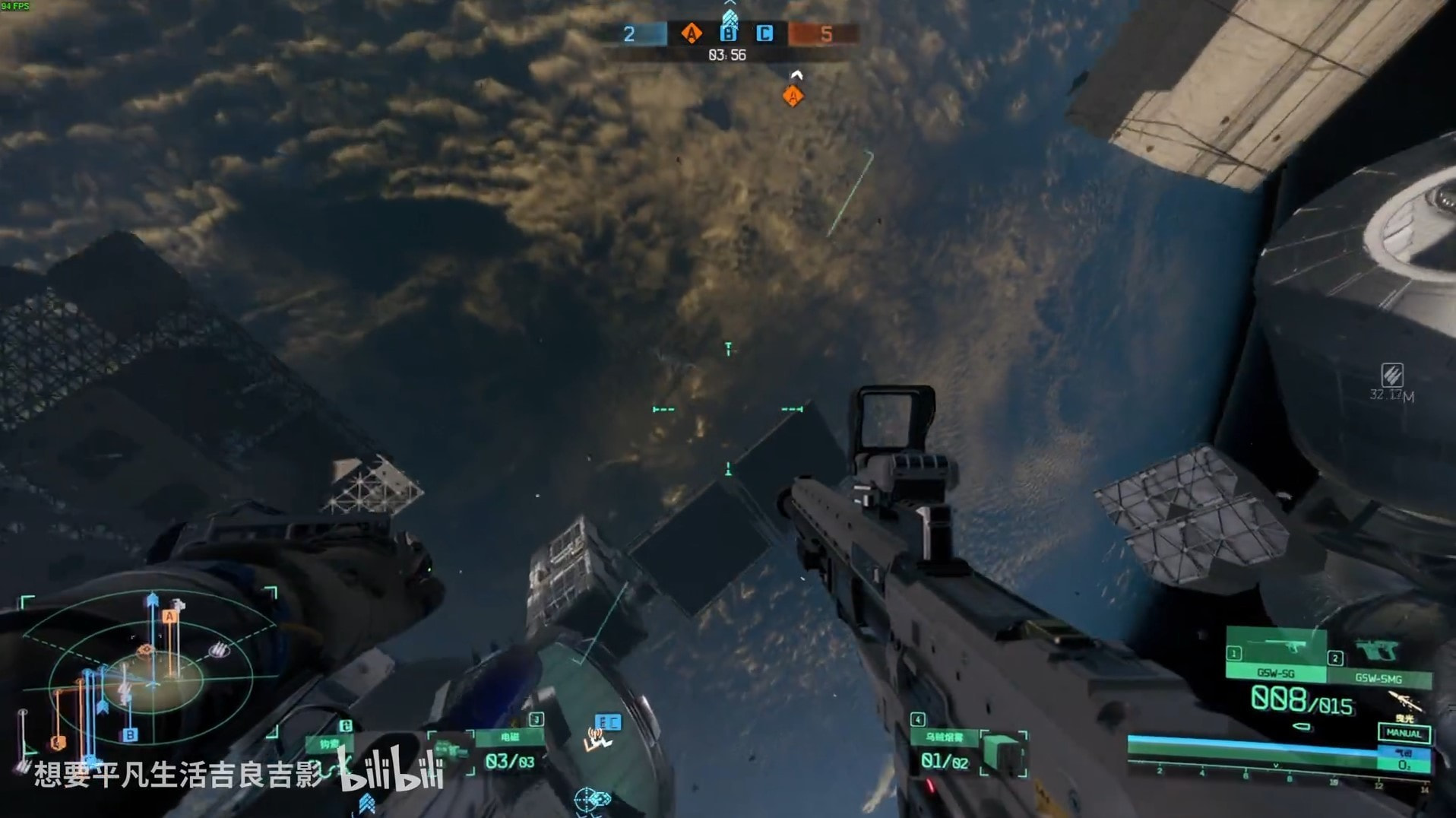Viewport: 1456px width, 818px height.
Task: Click the bilibili watermark logo
Action: tap(391, 770)
